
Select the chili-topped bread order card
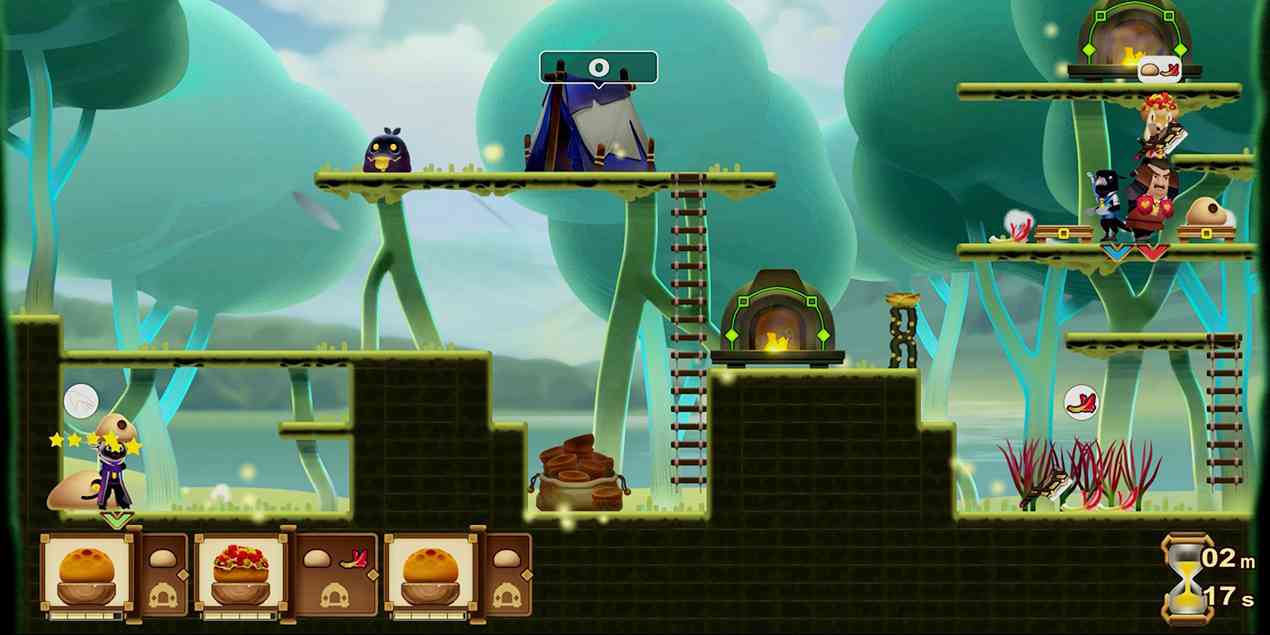coord(241,573)
